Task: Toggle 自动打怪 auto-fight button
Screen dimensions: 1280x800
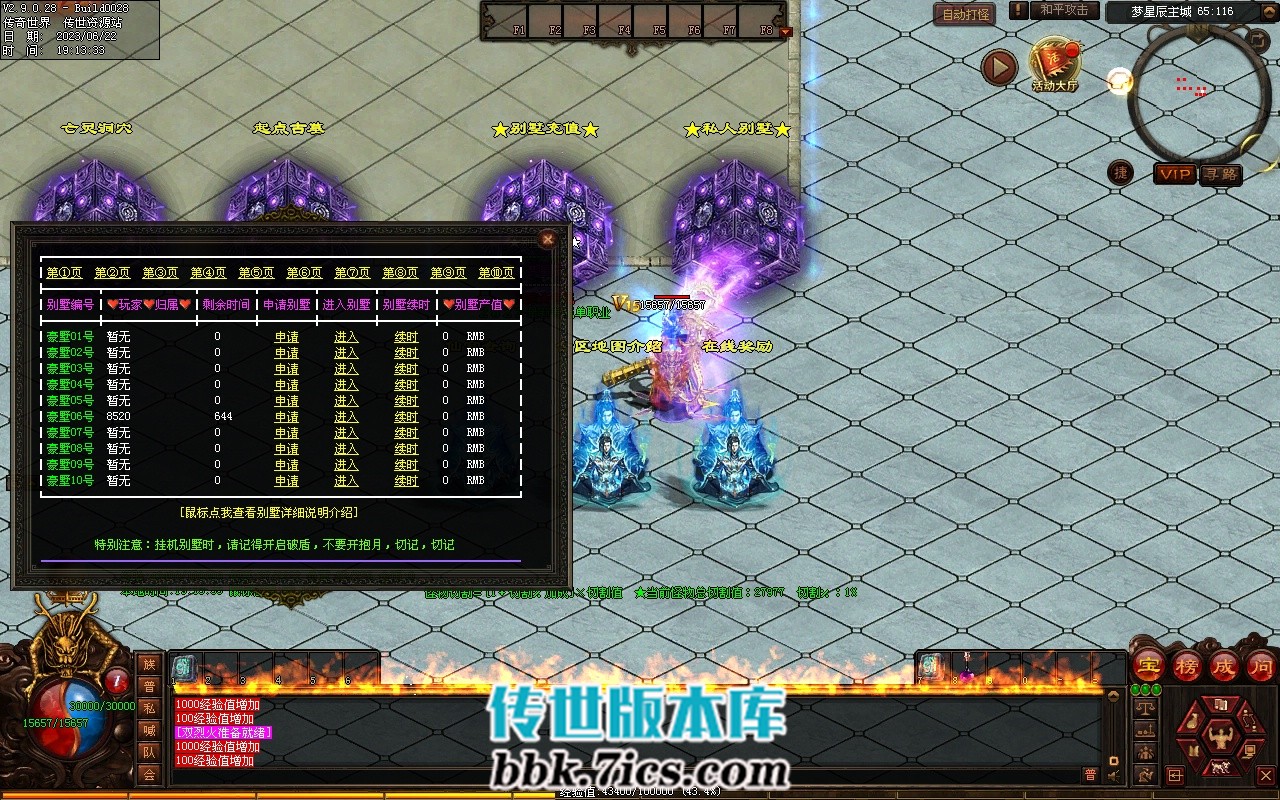Action: (x=966, y=14)
